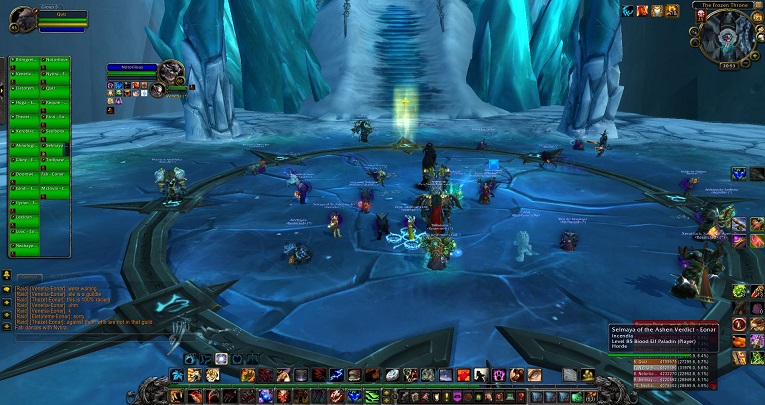Click The Frozen Throne zone name header
This screenshot has width=765, height=405.
(725, 6)
